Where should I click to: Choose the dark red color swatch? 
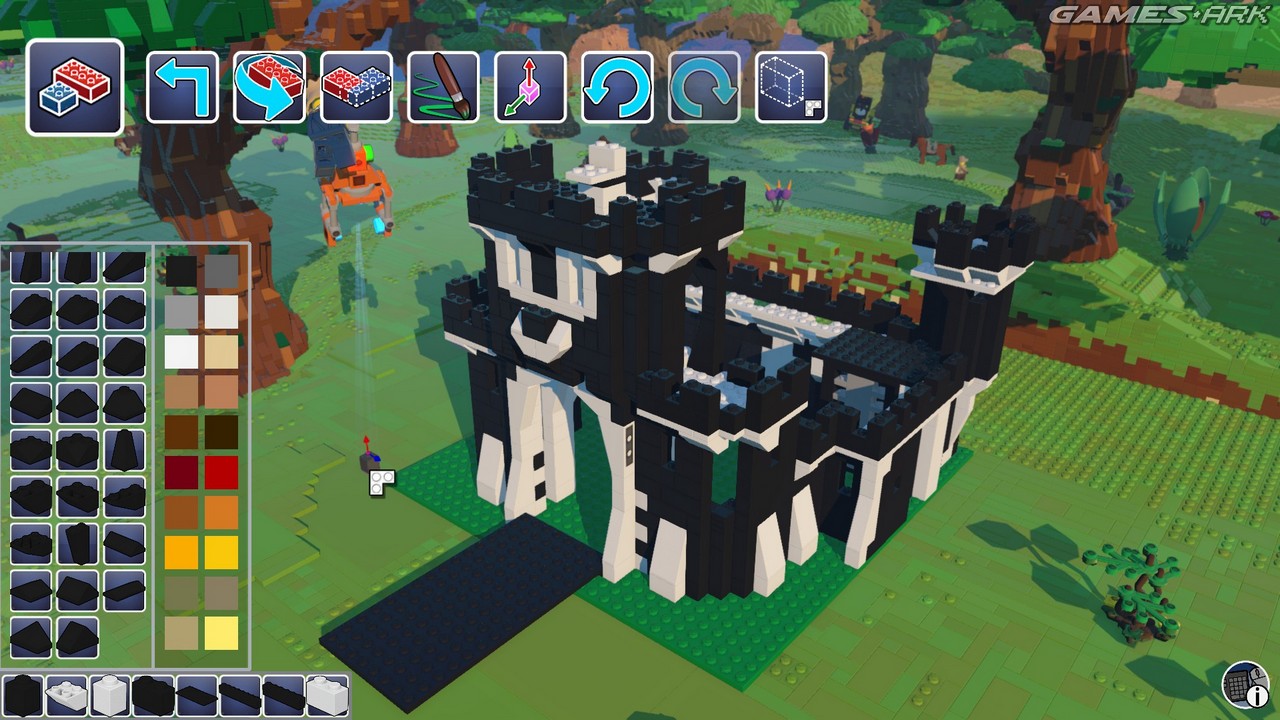coord(181,472)
